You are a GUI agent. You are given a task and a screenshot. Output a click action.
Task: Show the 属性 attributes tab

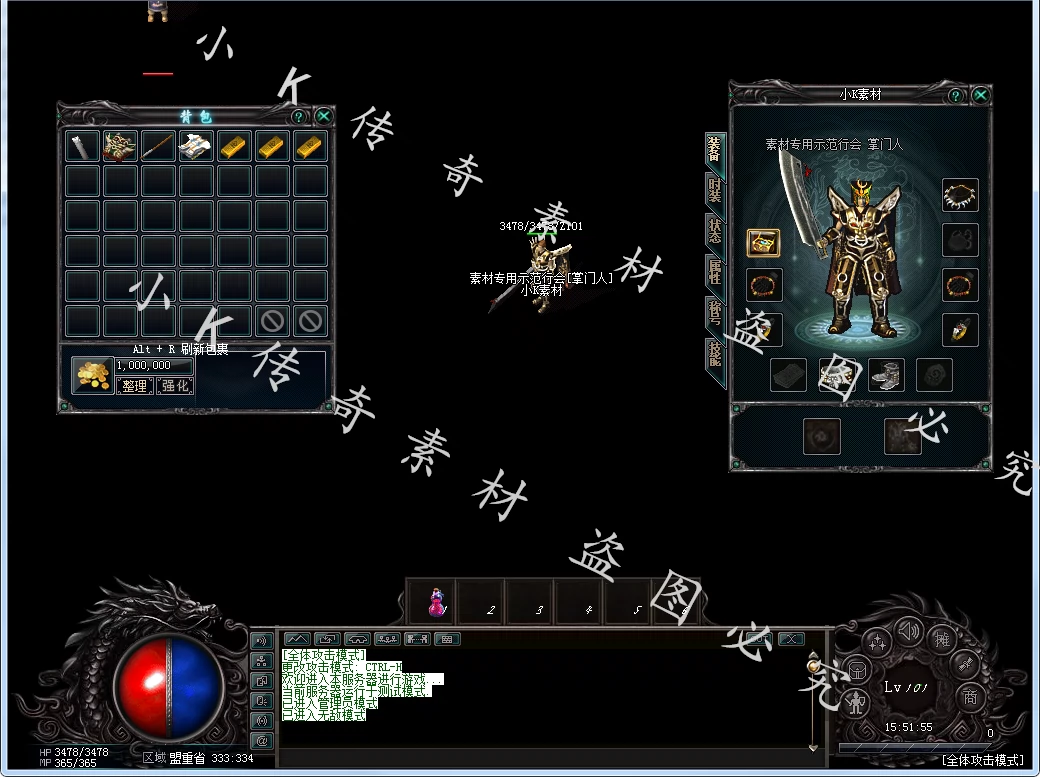(x=715, y=270)
